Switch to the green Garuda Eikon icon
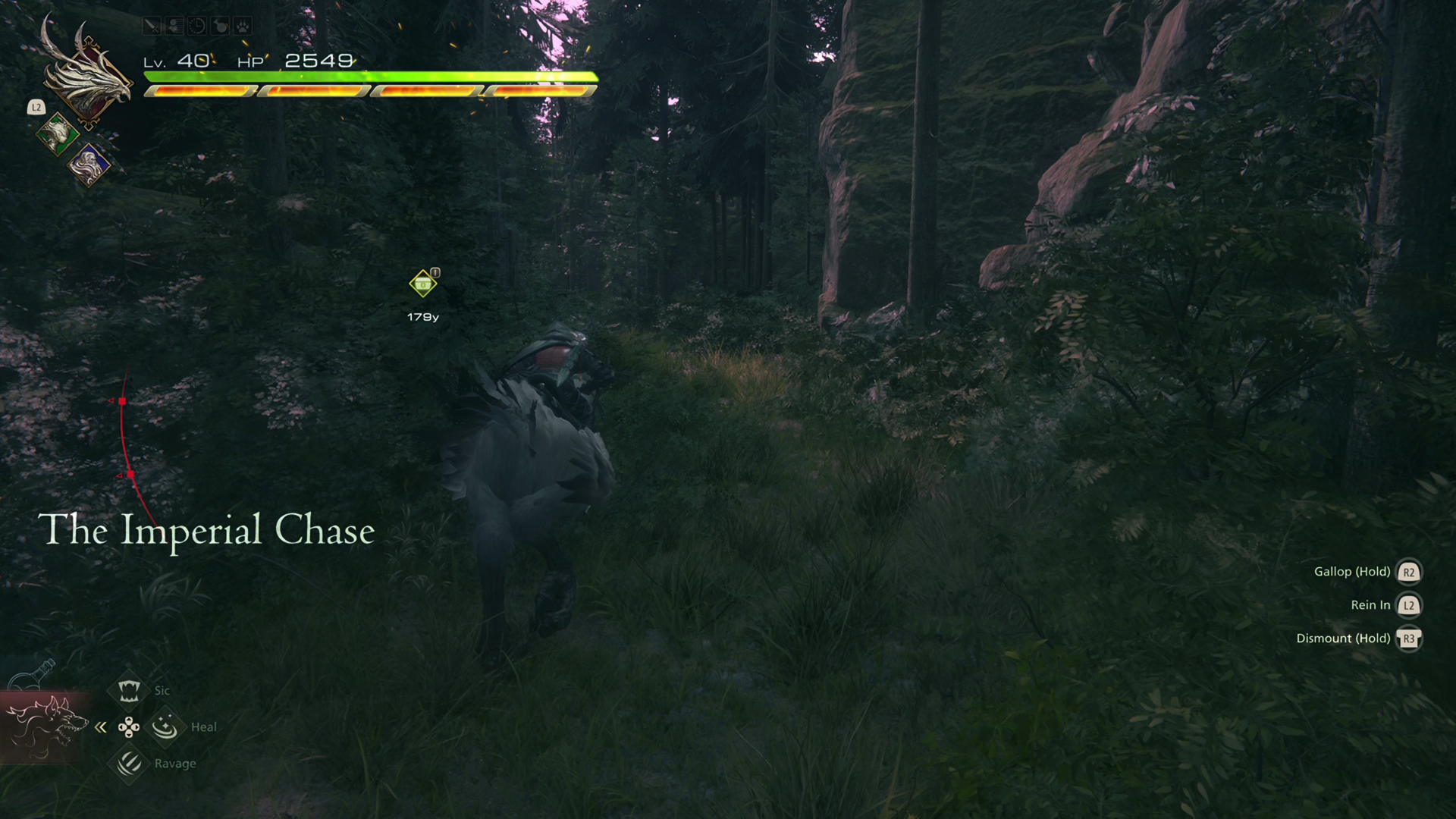The width and height of the screenshot is (1456, 819). [57, 135]
